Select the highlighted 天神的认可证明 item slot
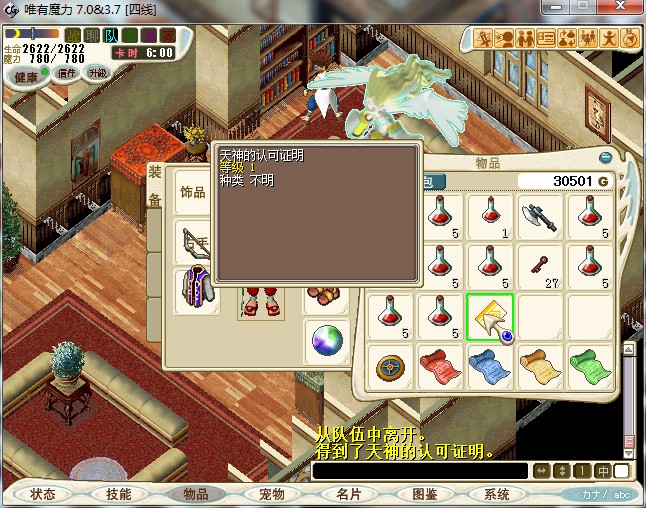The height and width of the screenshot is (508, 646). pyautogui.click(x=490, y=316)
